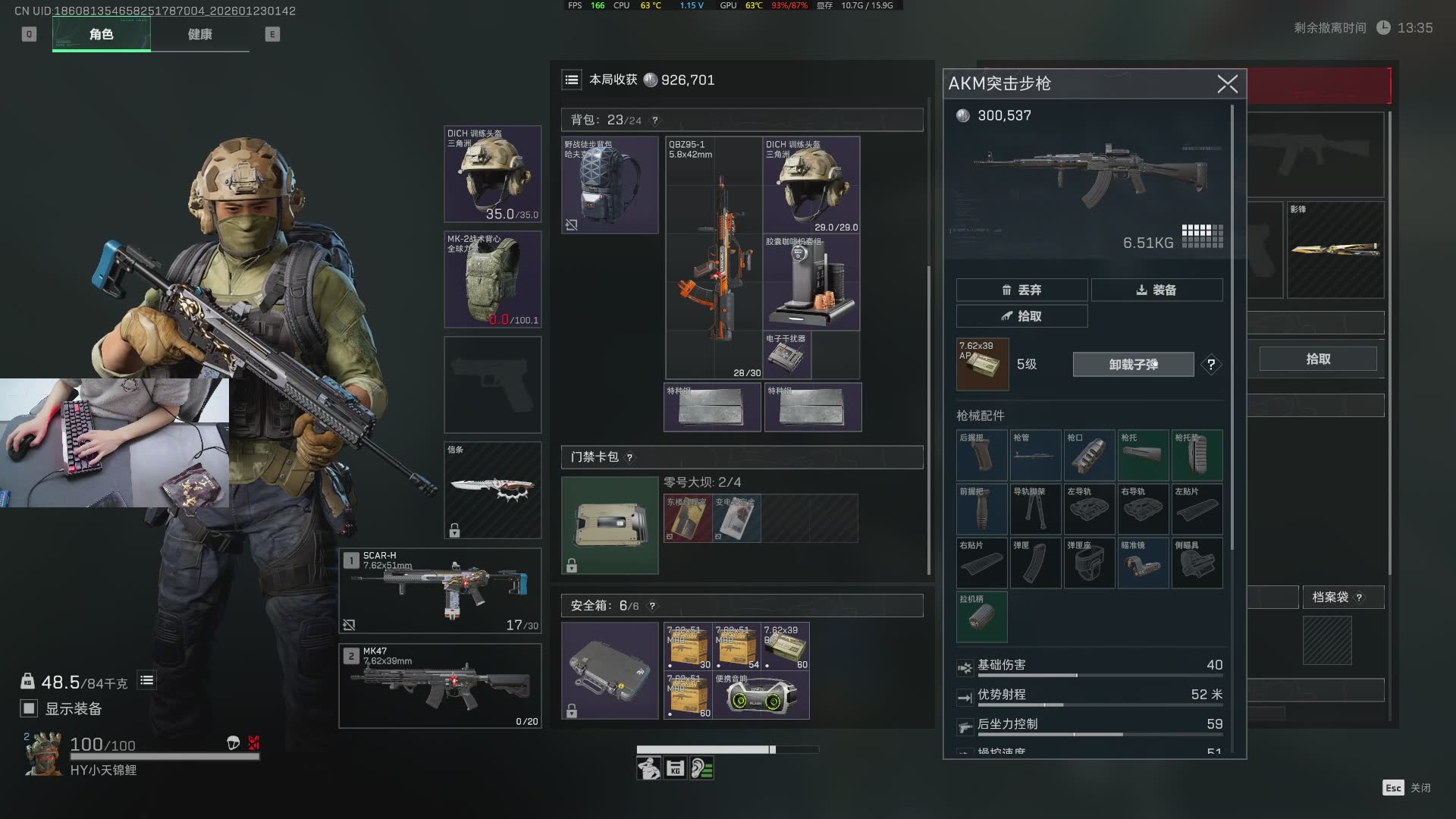Close the AKM assault rifle panel
This screenshot has height=819, width=1456.
1227,83
